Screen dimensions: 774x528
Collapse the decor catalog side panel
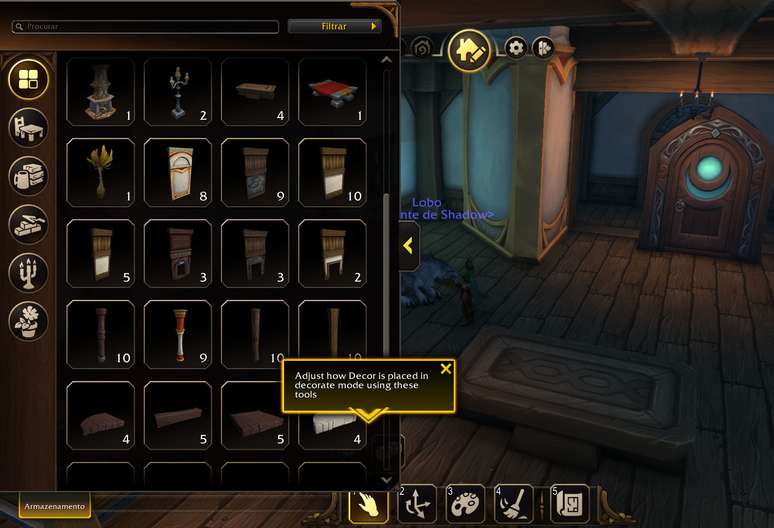408,246
